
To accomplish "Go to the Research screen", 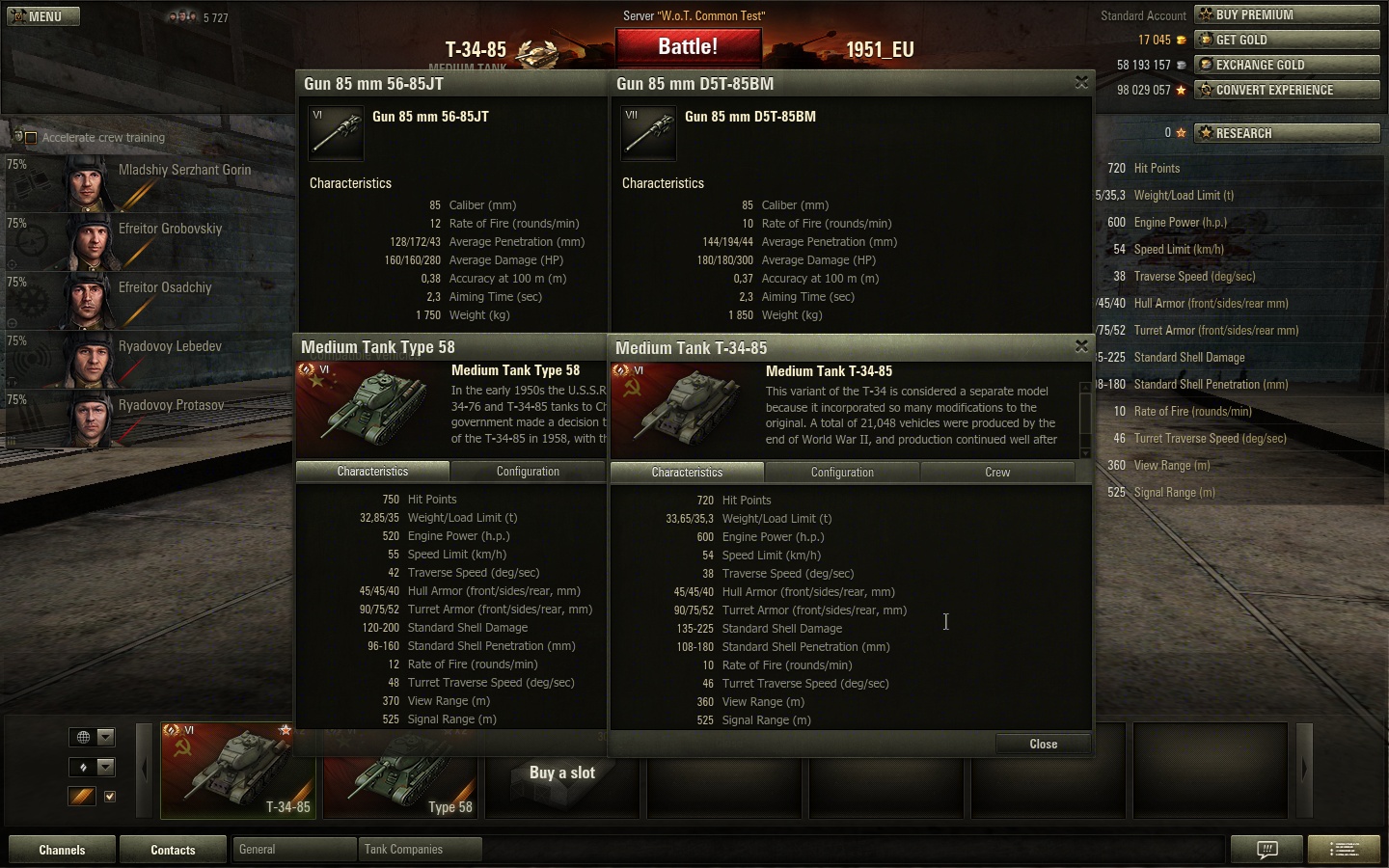I will [1287, 133].
